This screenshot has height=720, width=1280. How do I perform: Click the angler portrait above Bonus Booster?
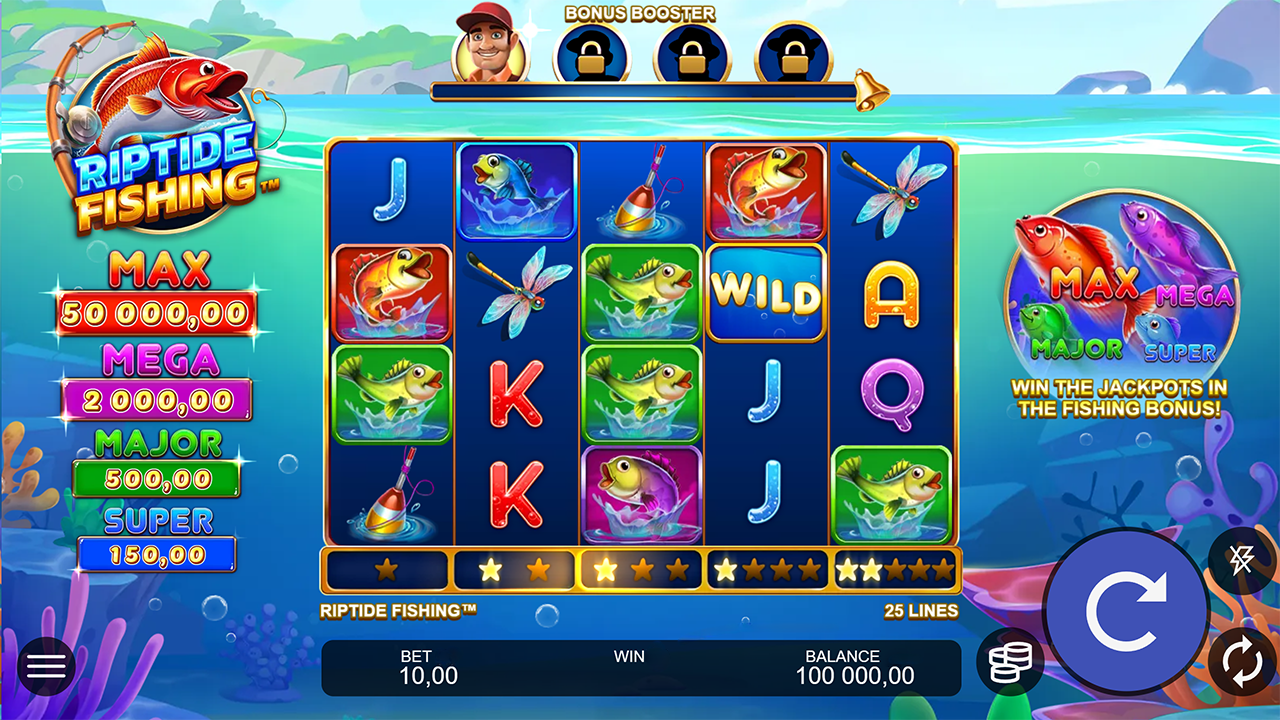(489, 45)
